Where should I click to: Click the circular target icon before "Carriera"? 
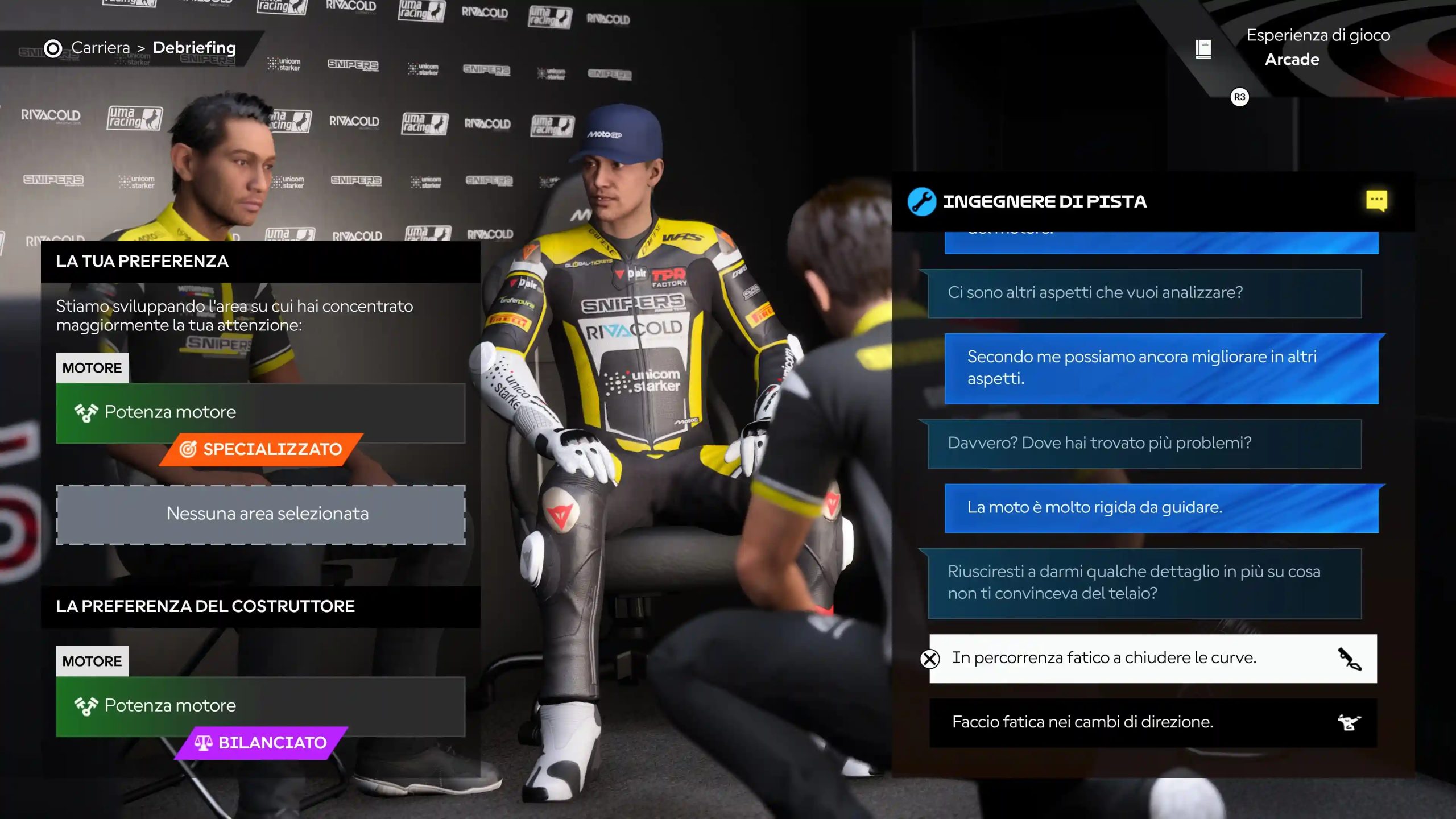pyautogui.click(x=52, y=48)
